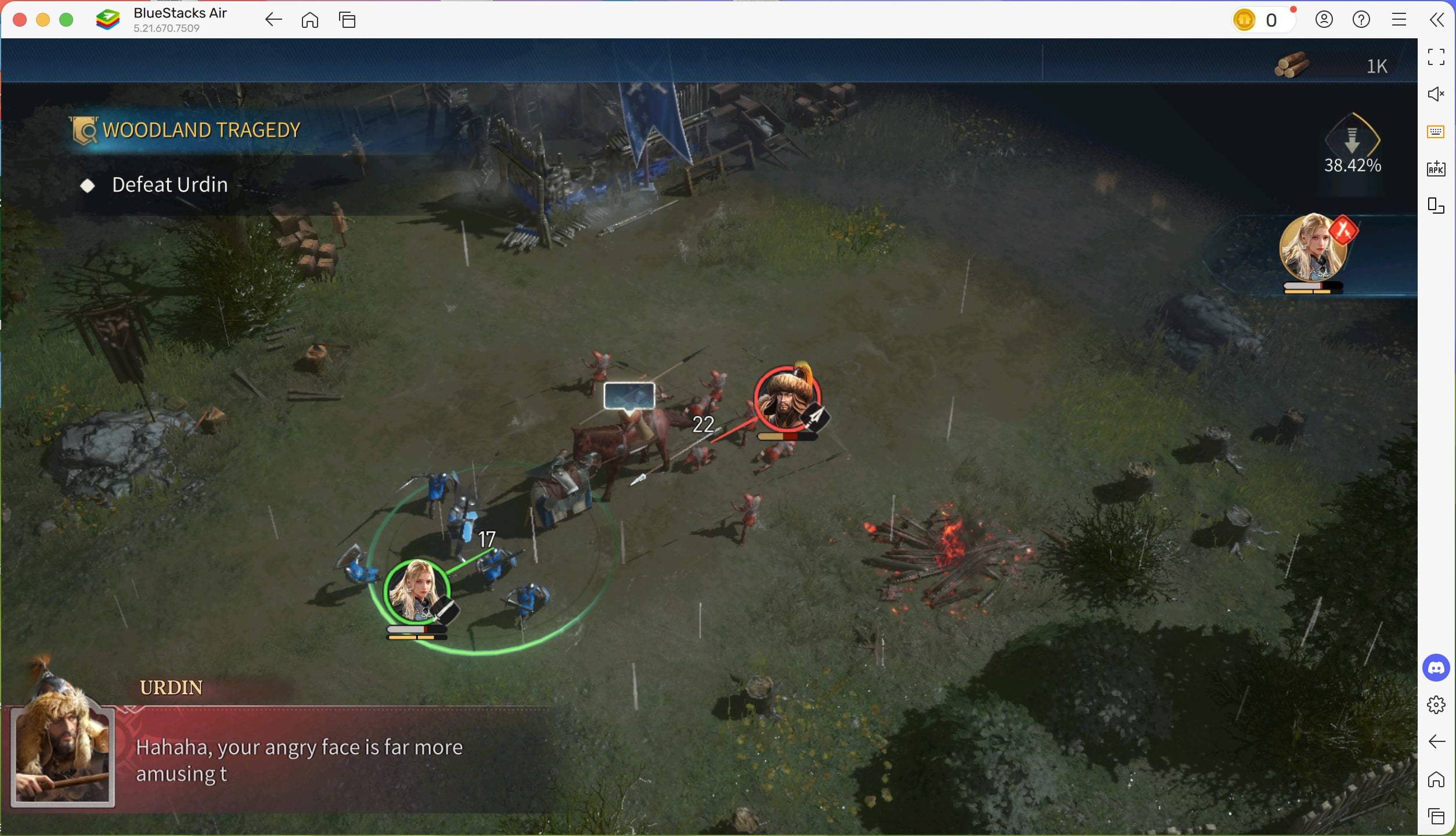Screen dimensions: 1456x836
Task: Open the Help question mark icon
Action: pos(1361,19)
